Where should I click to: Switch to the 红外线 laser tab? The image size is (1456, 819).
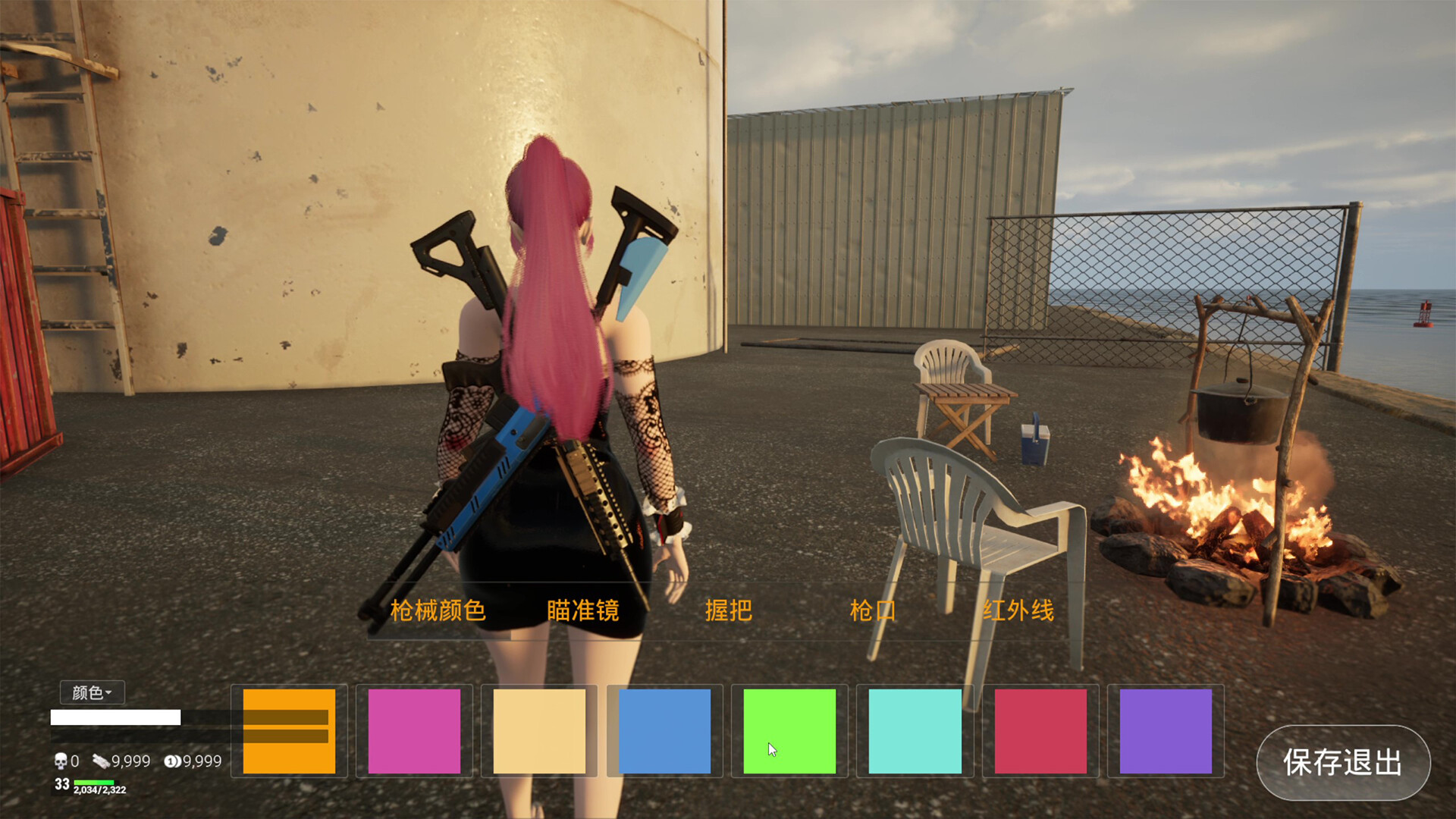pos(1018,610)
